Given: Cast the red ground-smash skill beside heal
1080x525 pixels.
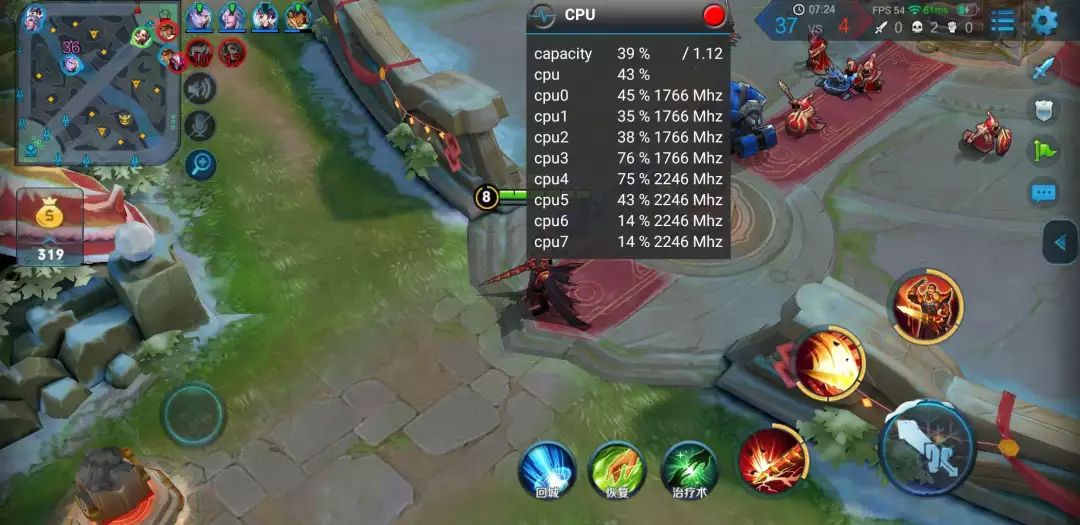Looking at the screenshot, I should pyautogui.click(x=772, y=459).
